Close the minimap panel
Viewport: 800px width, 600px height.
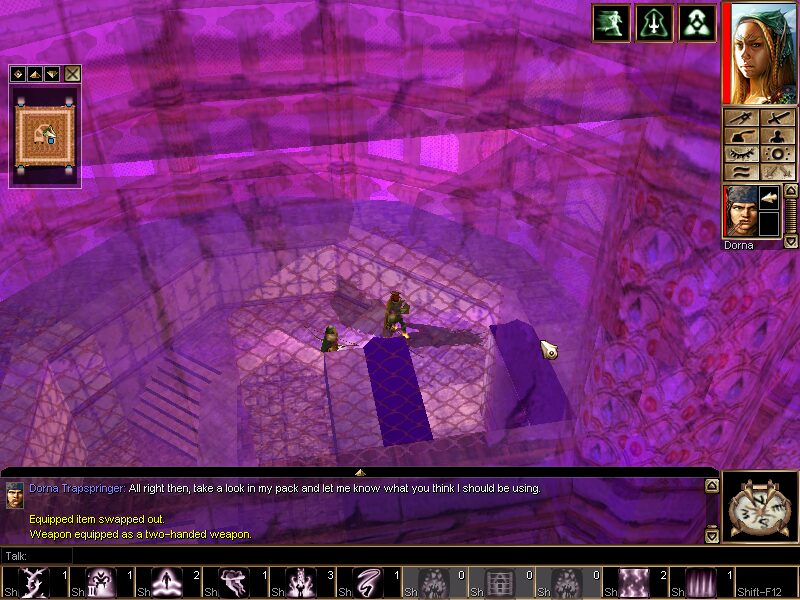tap(73, 73)
